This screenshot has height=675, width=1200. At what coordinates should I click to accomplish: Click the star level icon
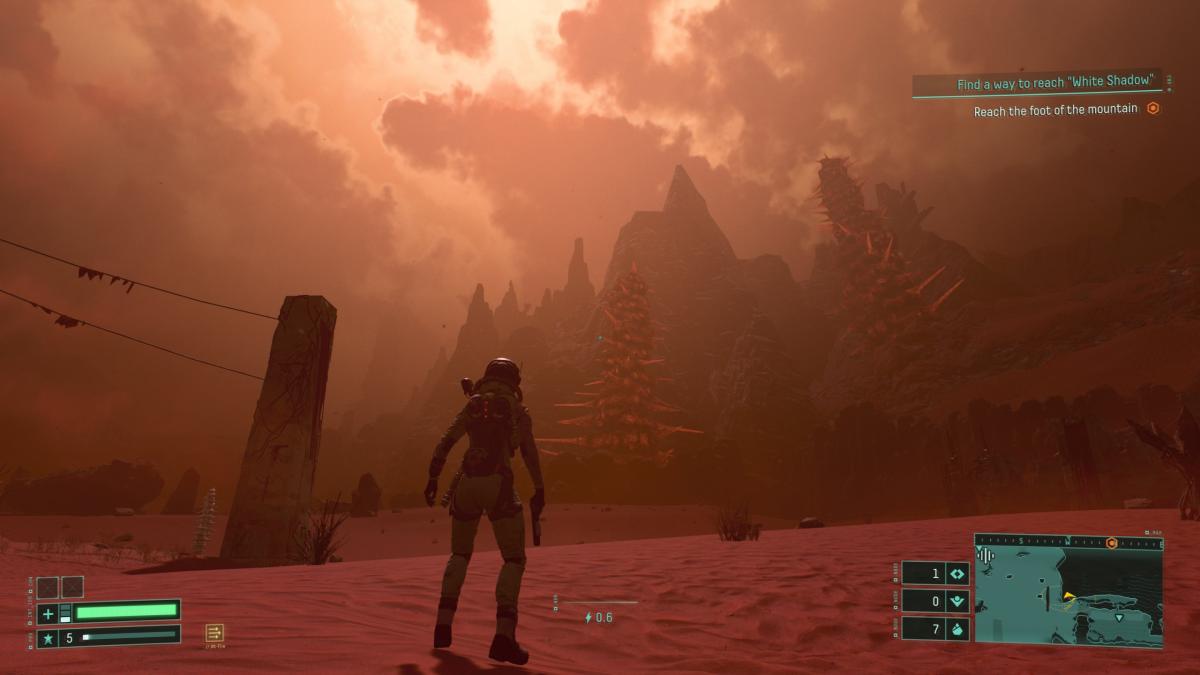pyautogui.click(x=48, y=637)
